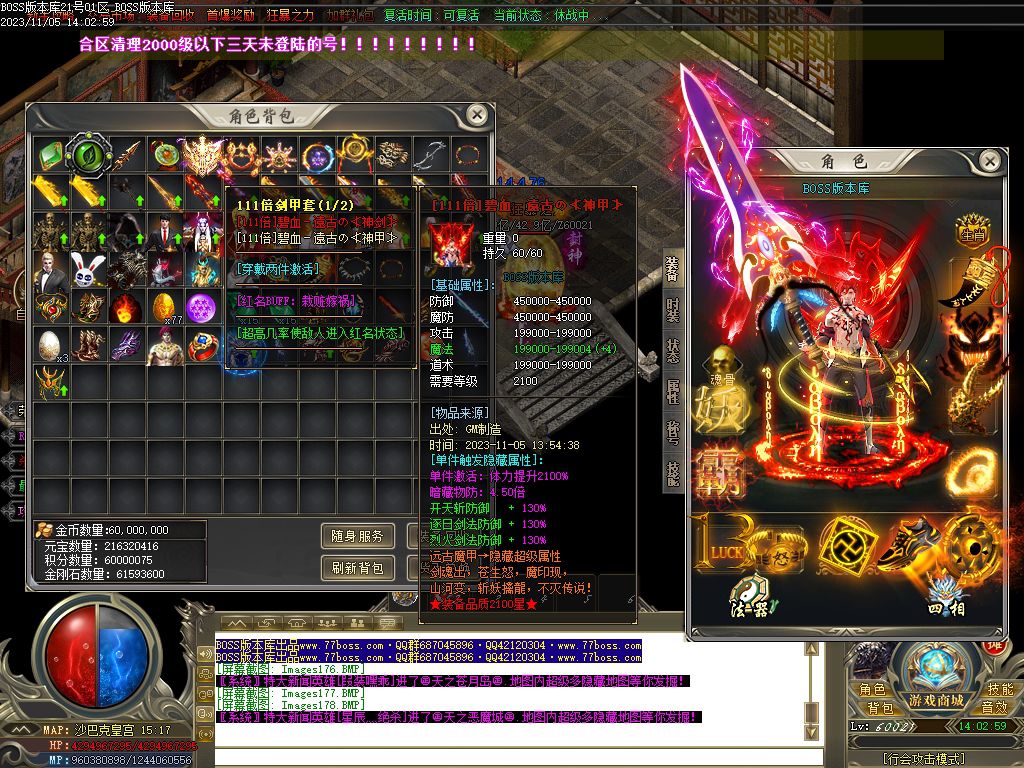The image size is (1024, 768).
Task: Open the 技能 skills tab in character panel
Action: 672,472
